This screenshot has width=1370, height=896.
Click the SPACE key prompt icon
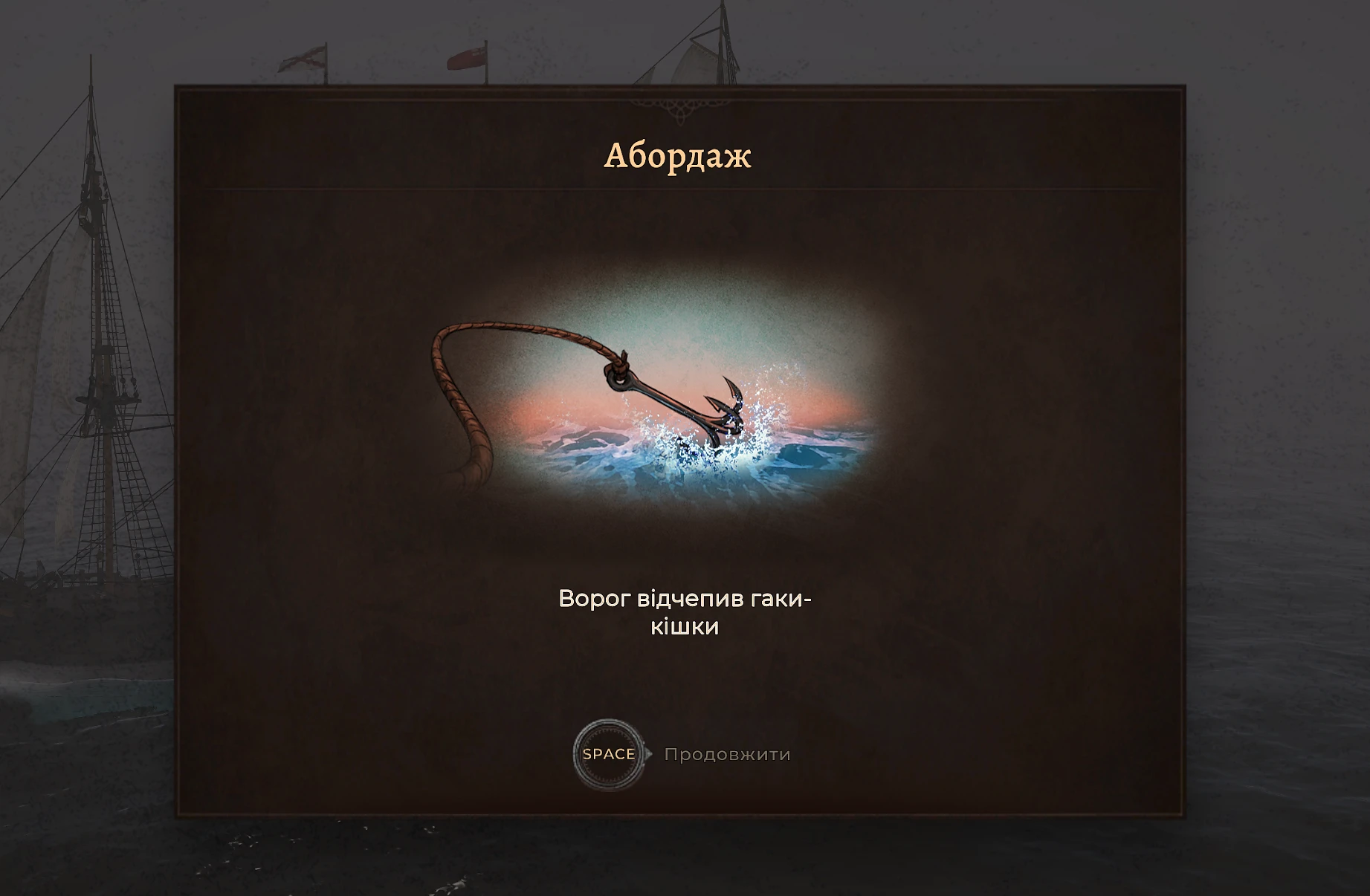click(x=608, y=756)
